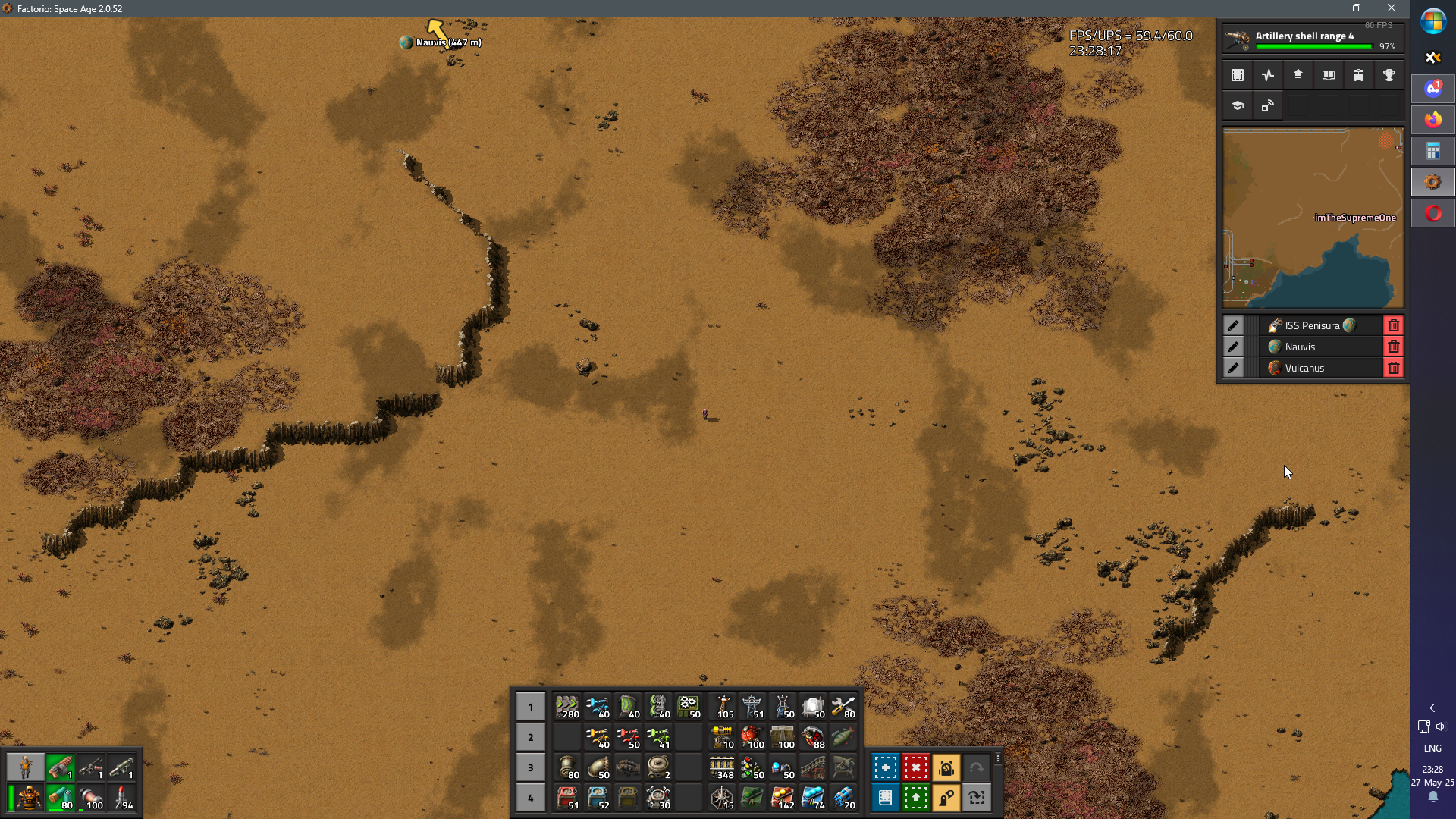
Task: Activate the blue blueprint selection tool
Action: click(x=885, y=767)
